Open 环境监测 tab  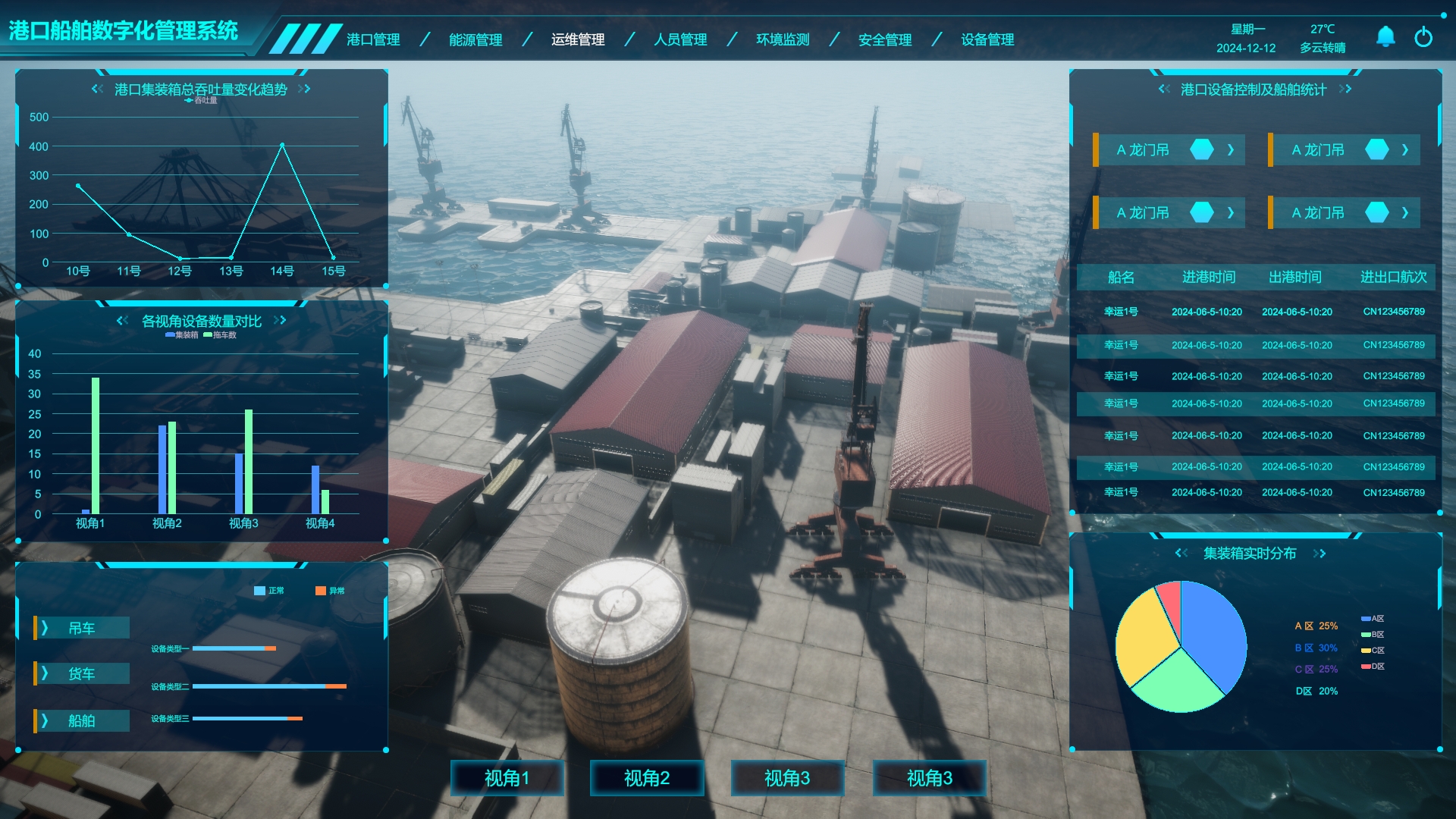pyautogui.click(x=783, y=39)
